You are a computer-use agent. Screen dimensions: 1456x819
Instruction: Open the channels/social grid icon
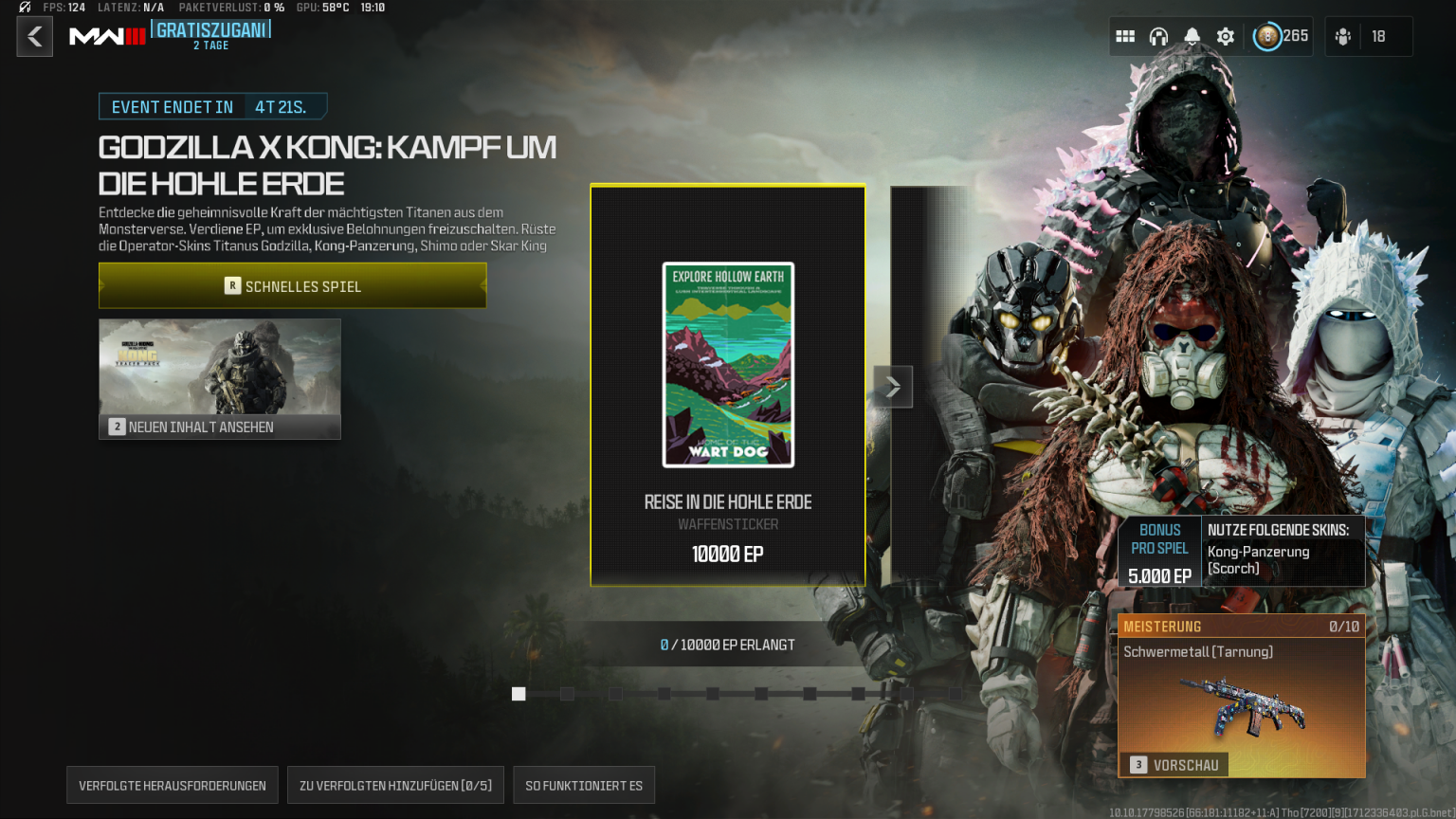tap(1125, 35)
